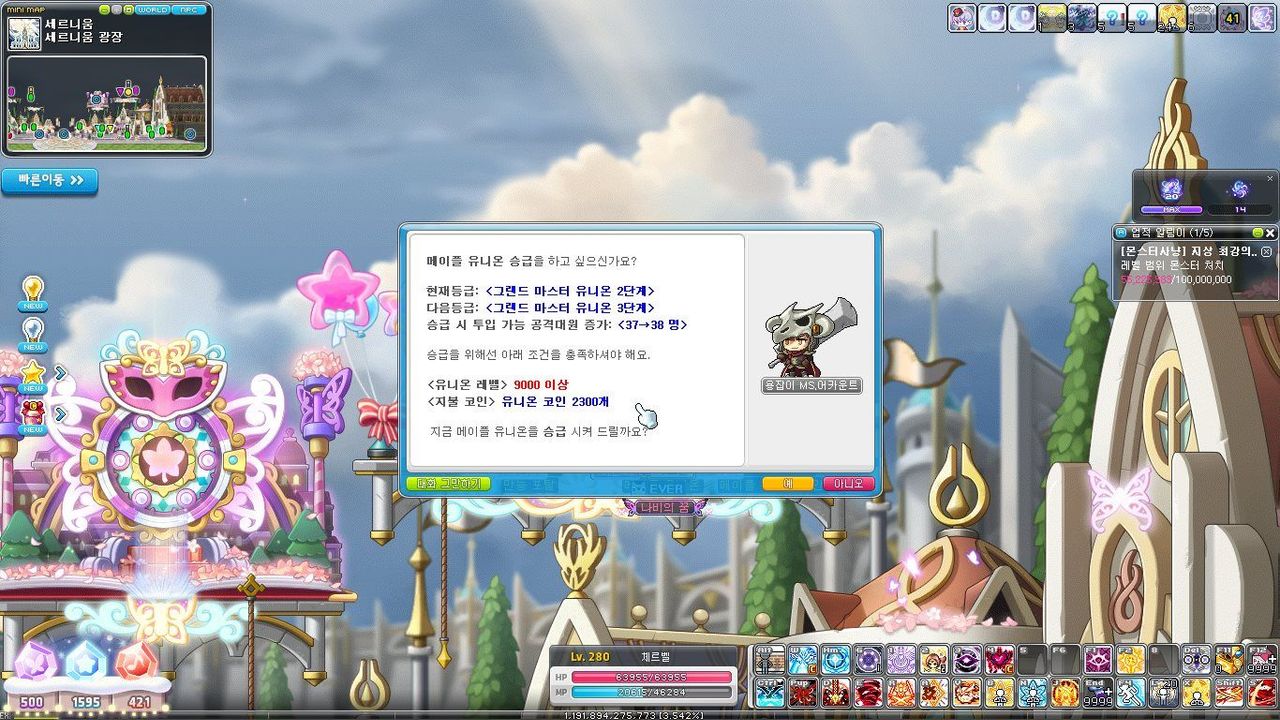Open the WORLD view on the Mini Map
The image size is (1280, 720).
point(153,10)
